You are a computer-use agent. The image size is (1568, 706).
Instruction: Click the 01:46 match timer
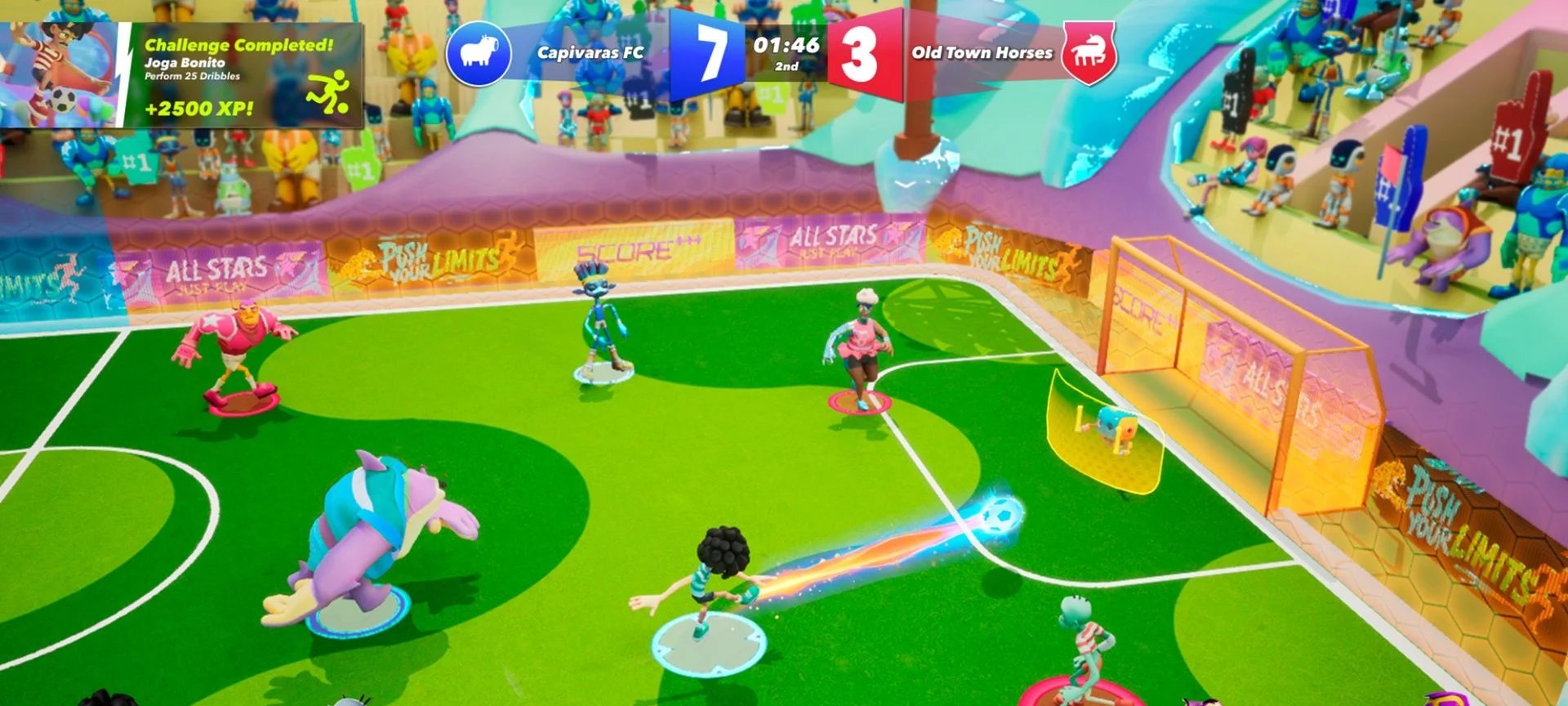[x=786, y=47]
